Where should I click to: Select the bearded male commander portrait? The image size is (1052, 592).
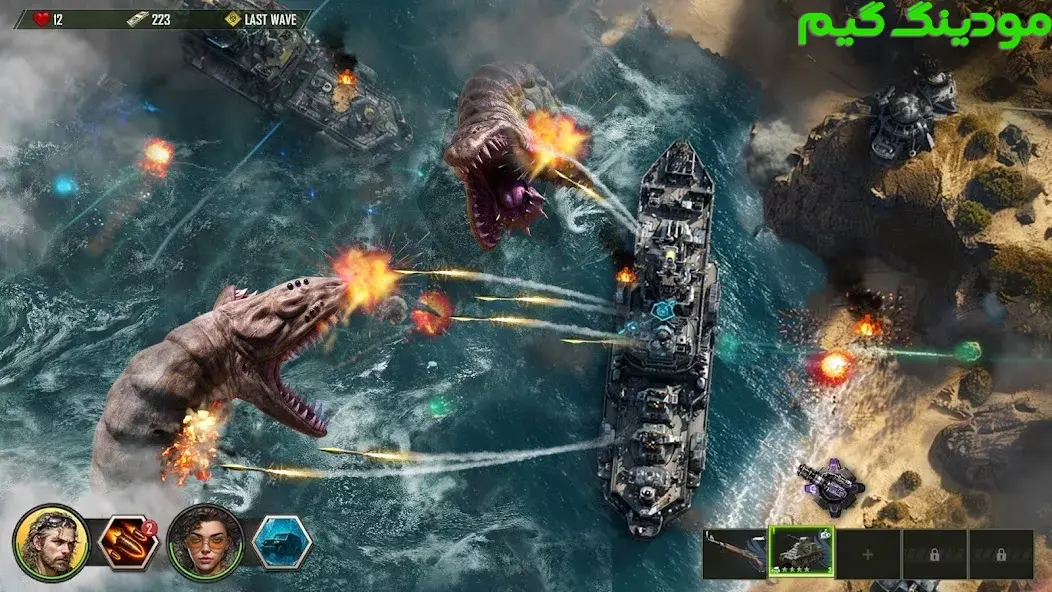[50, 543]
